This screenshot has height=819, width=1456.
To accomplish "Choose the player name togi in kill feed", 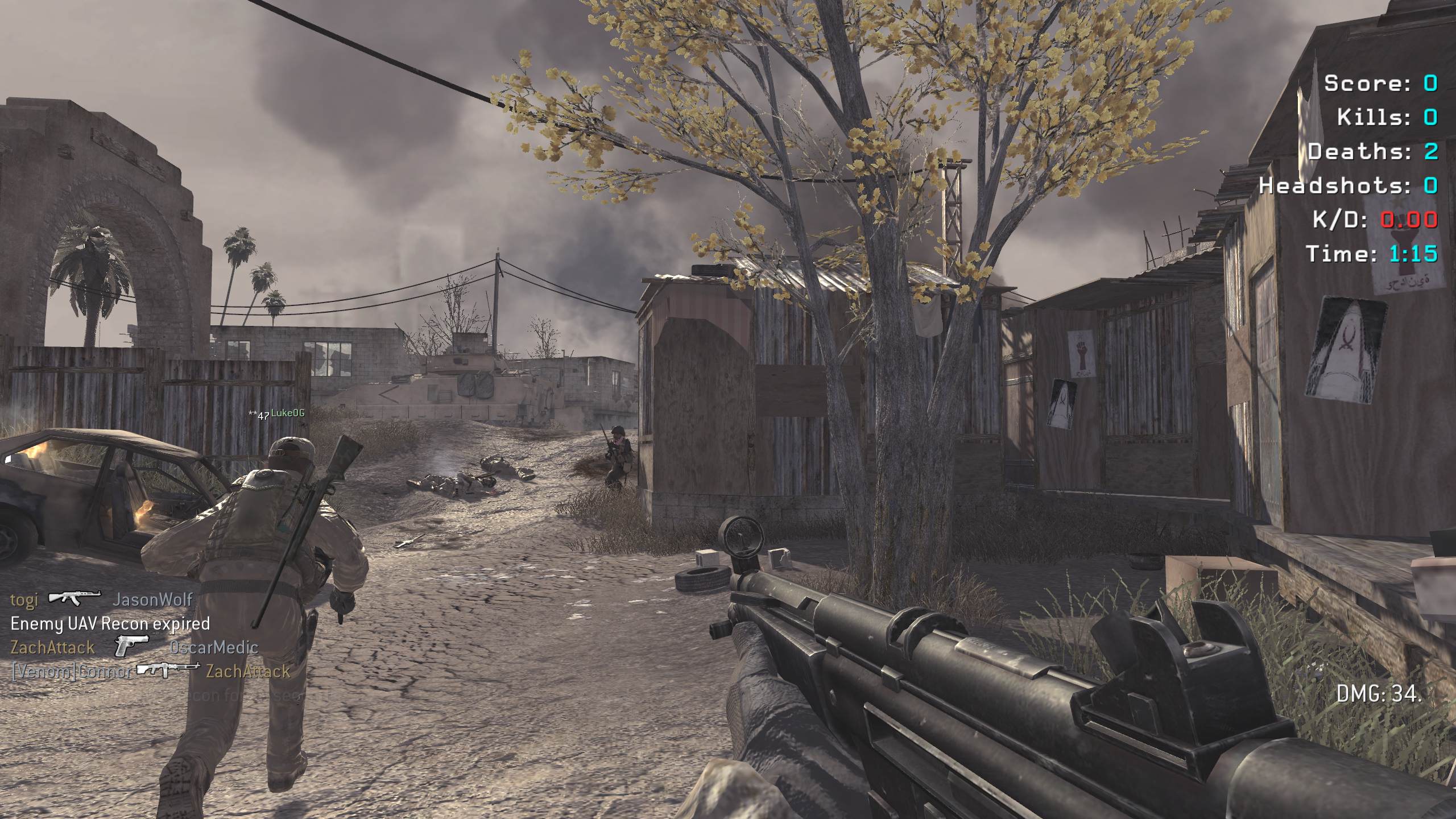I will coord(24,599).
